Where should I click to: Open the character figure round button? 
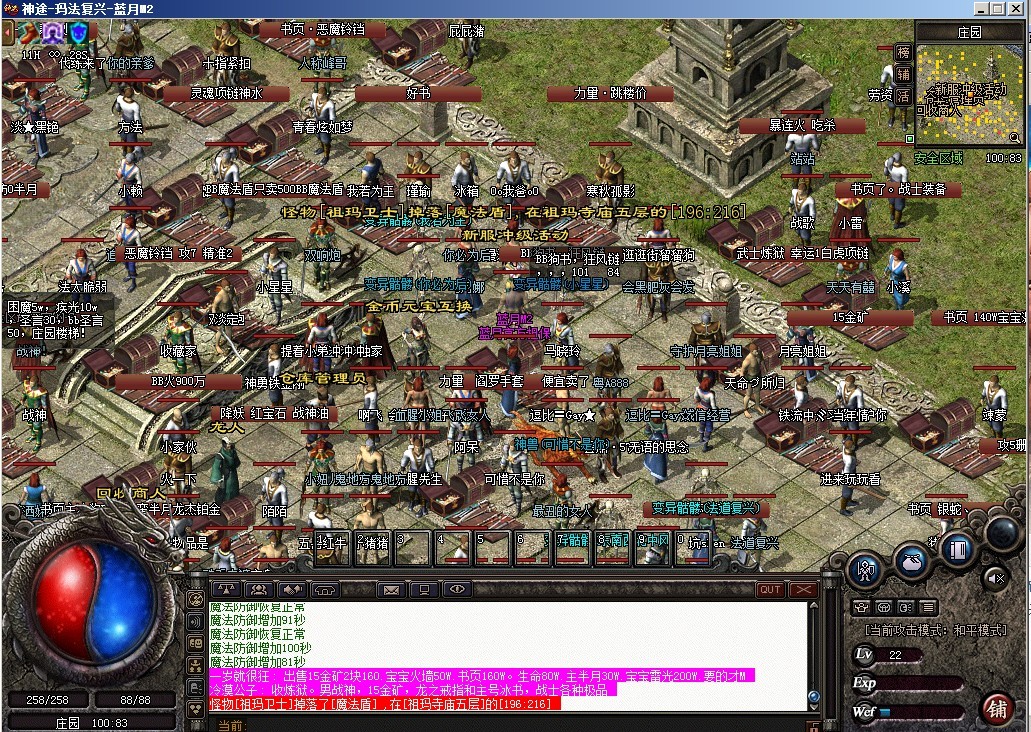click(x=865, y=570)
